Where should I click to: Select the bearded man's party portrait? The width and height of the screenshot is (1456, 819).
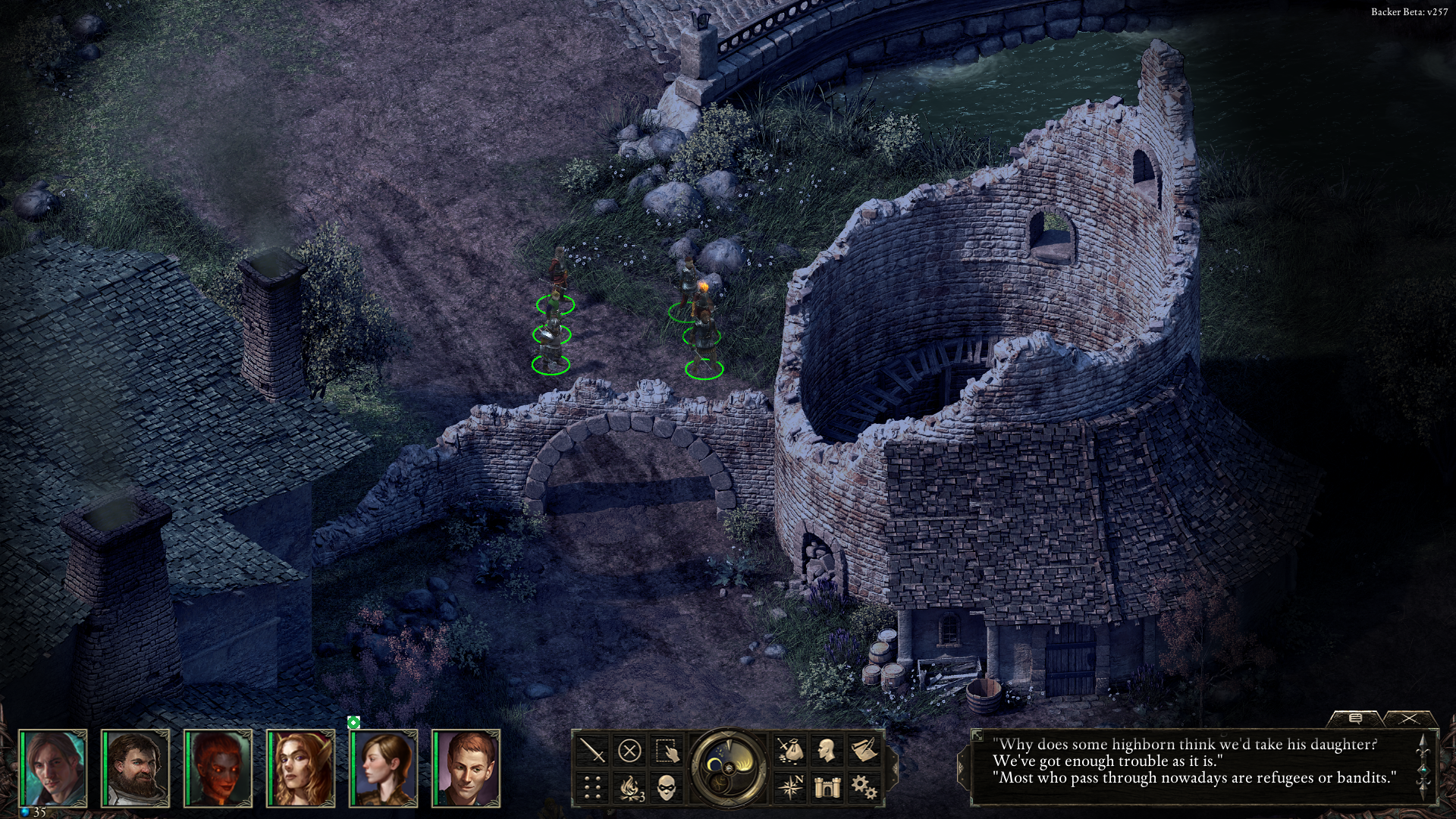point(136,768)
